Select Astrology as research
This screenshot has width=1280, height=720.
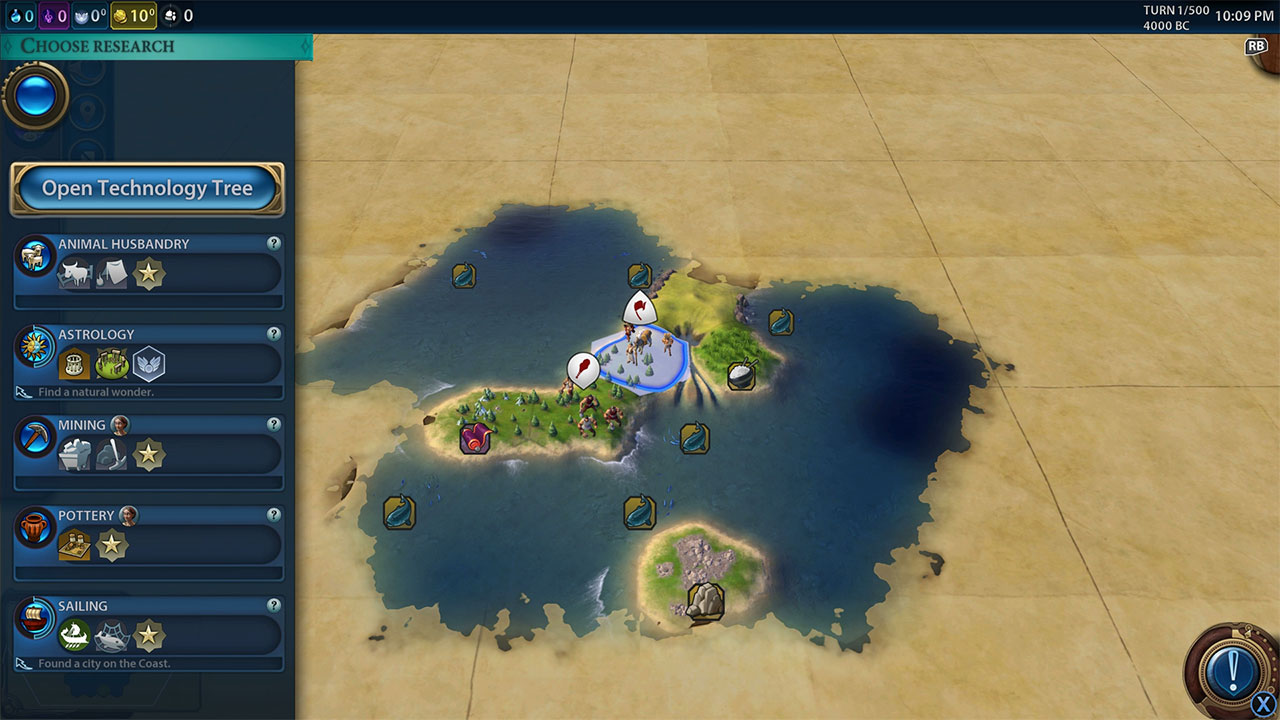pyautogui.click(x=150, y=361)
